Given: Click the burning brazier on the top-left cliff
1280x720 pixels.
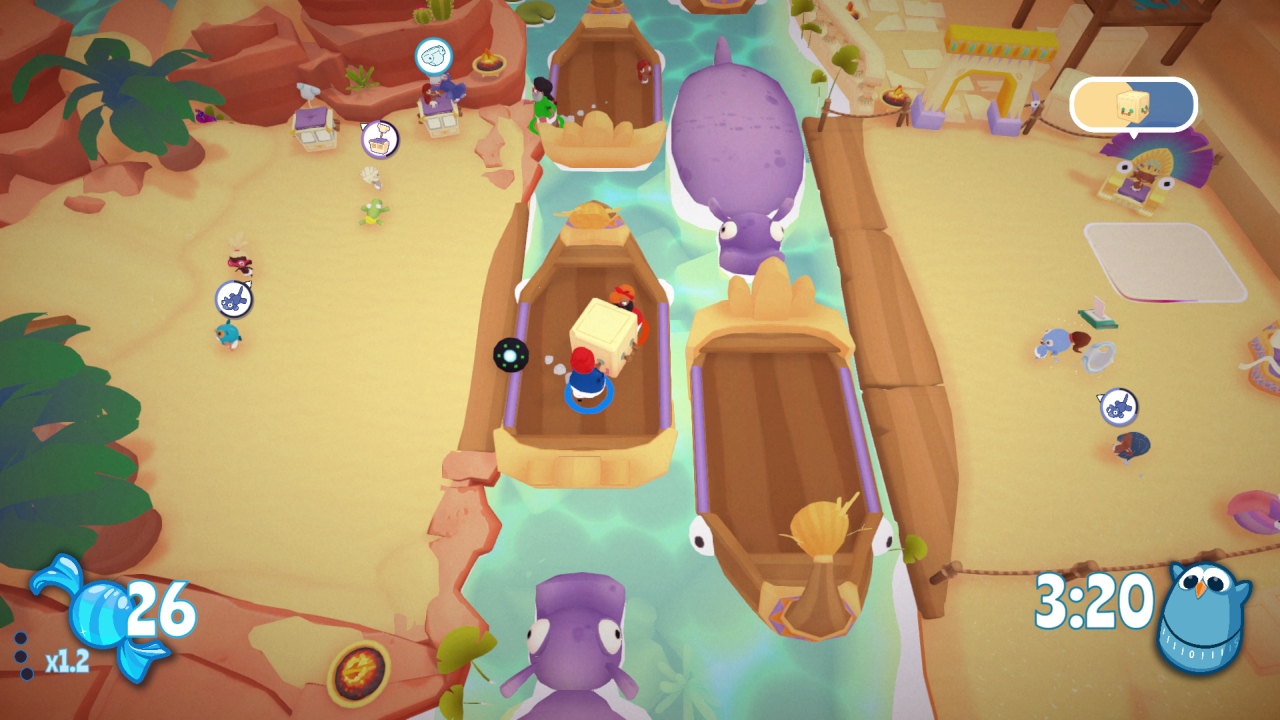Looking at the screenshot, I should pyautogui.click(x=489, y=63).
